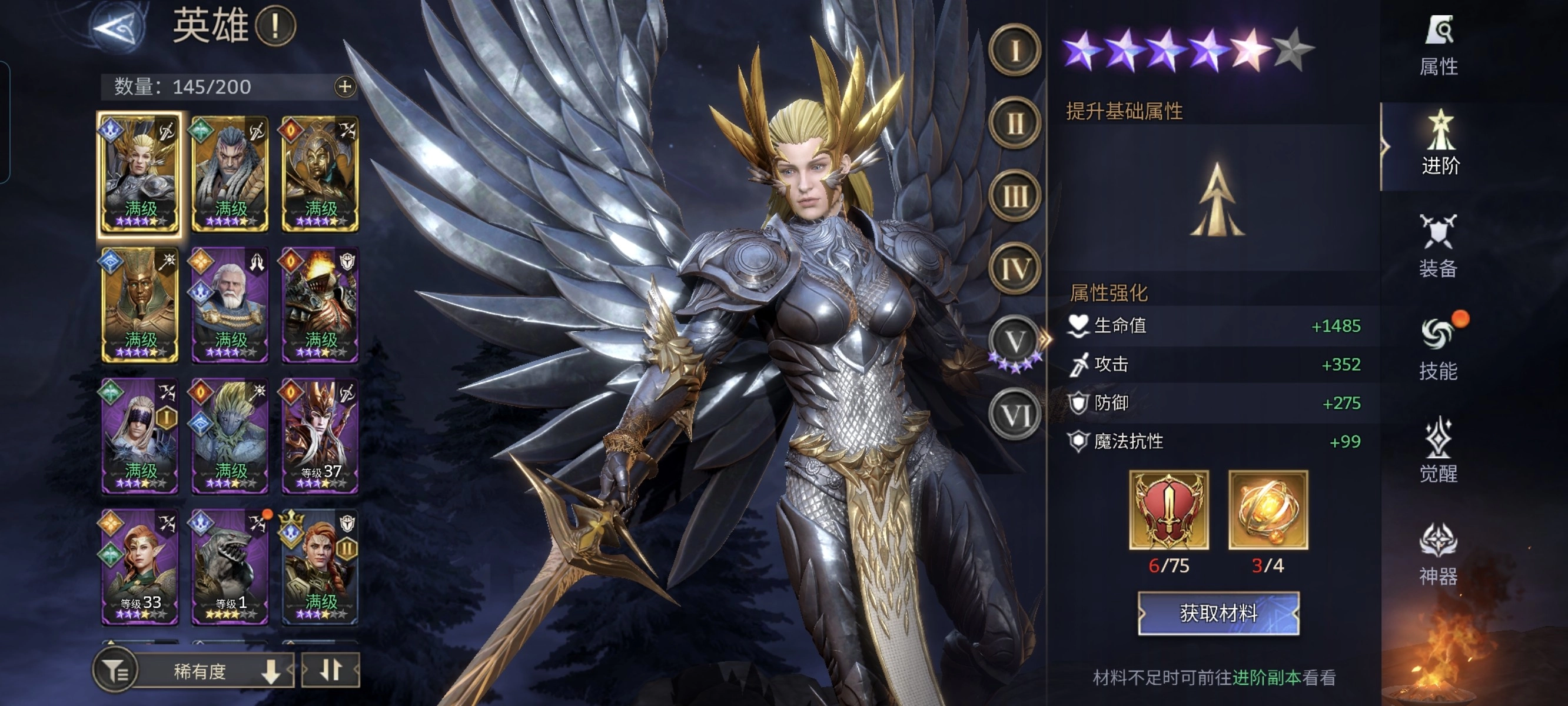Pick the elf hero at level 33
The image size is (1568, 706).
pyautogui.click(x=139, y=566)
